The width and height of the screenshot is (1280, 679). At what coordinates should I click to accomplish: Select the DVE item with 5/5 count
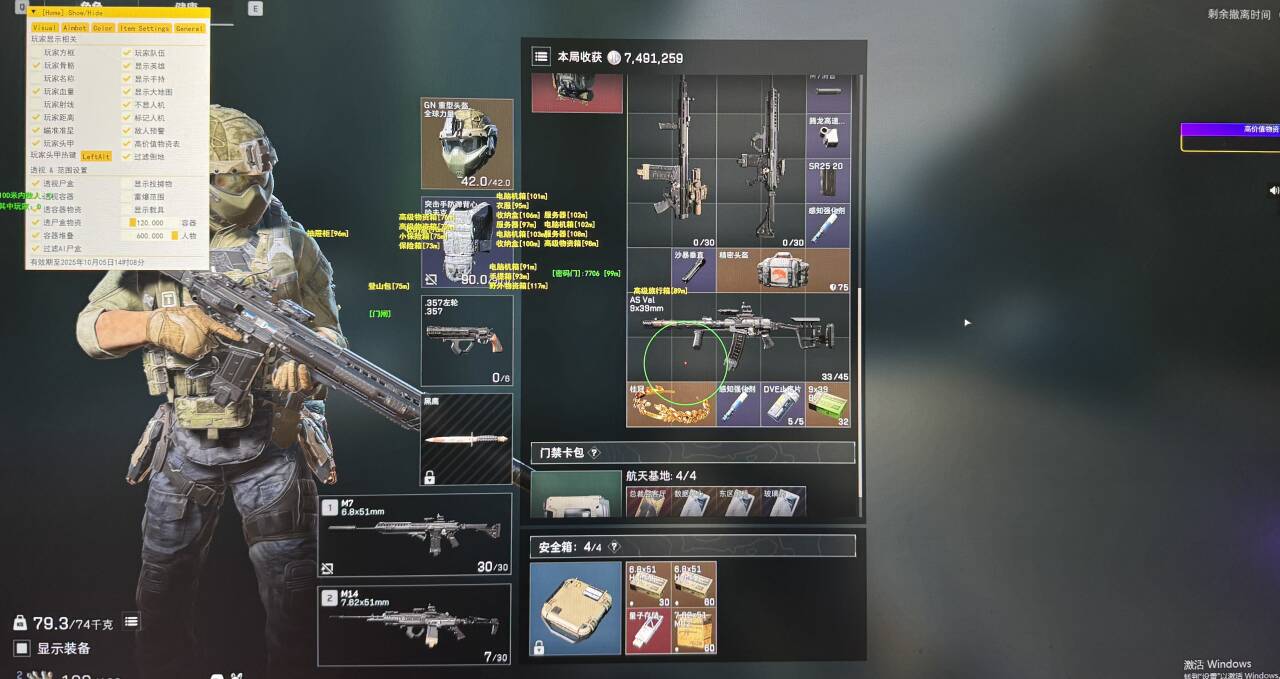tap(783, 404)
